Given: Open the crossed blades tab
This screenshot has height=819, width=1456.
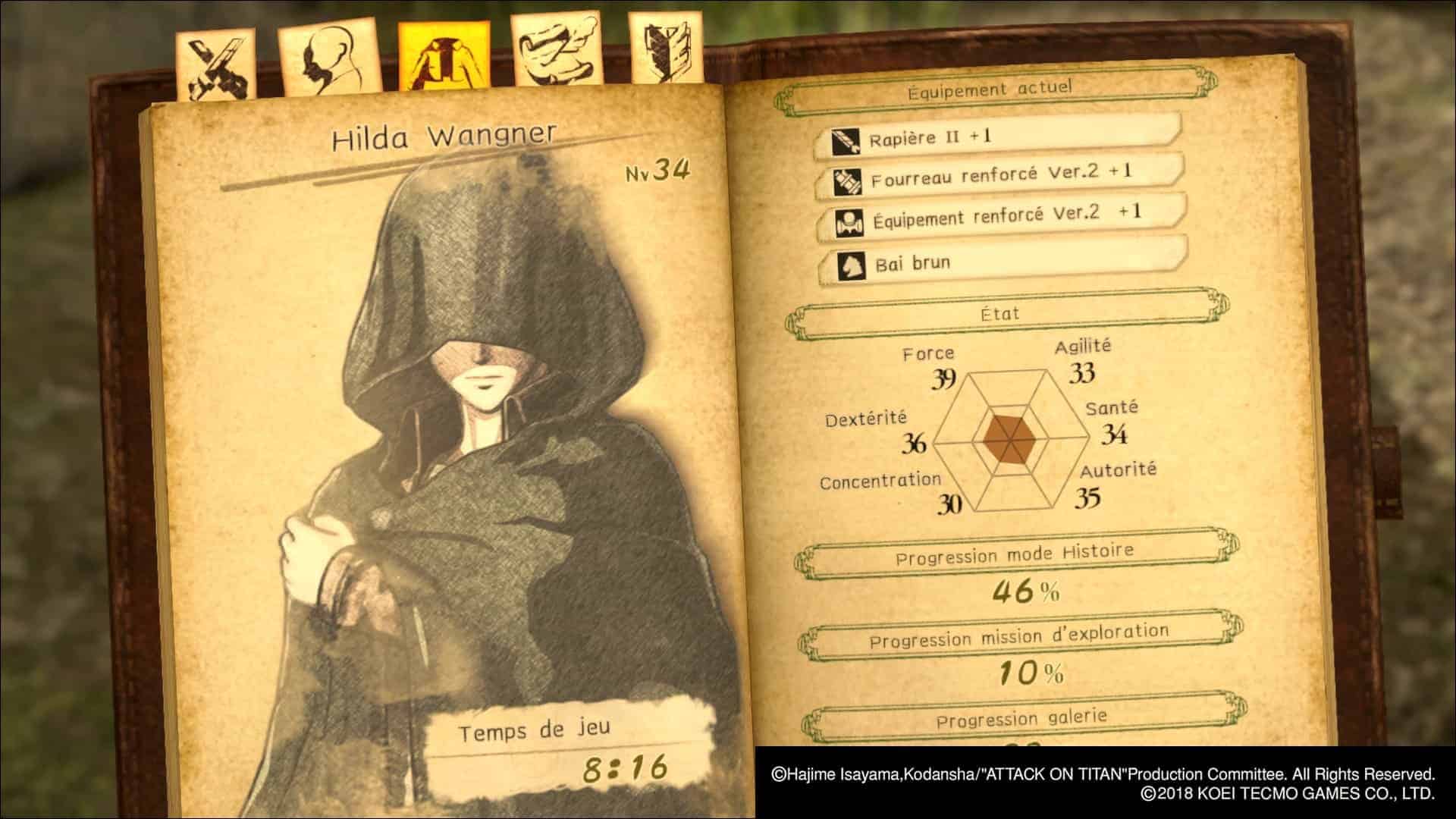Looking at the screenshot, I should [x=215, y=67].
